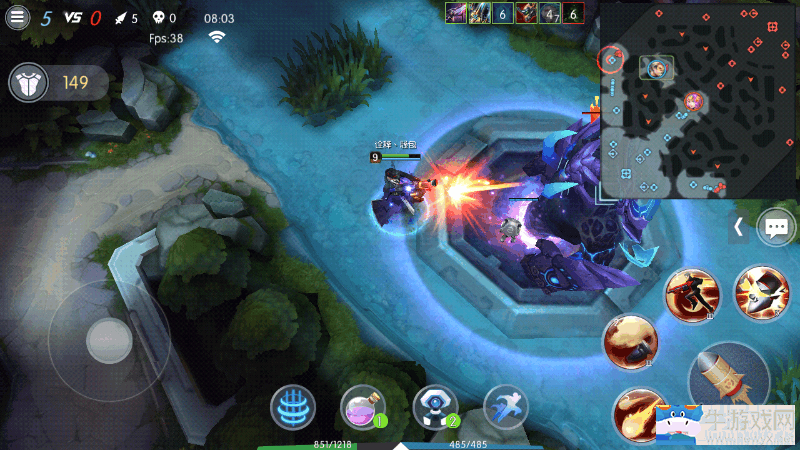Image resolution: width=800 pixels, height=450 pixels.
Task: Place the eye ward item
Action: coord(435,407)
